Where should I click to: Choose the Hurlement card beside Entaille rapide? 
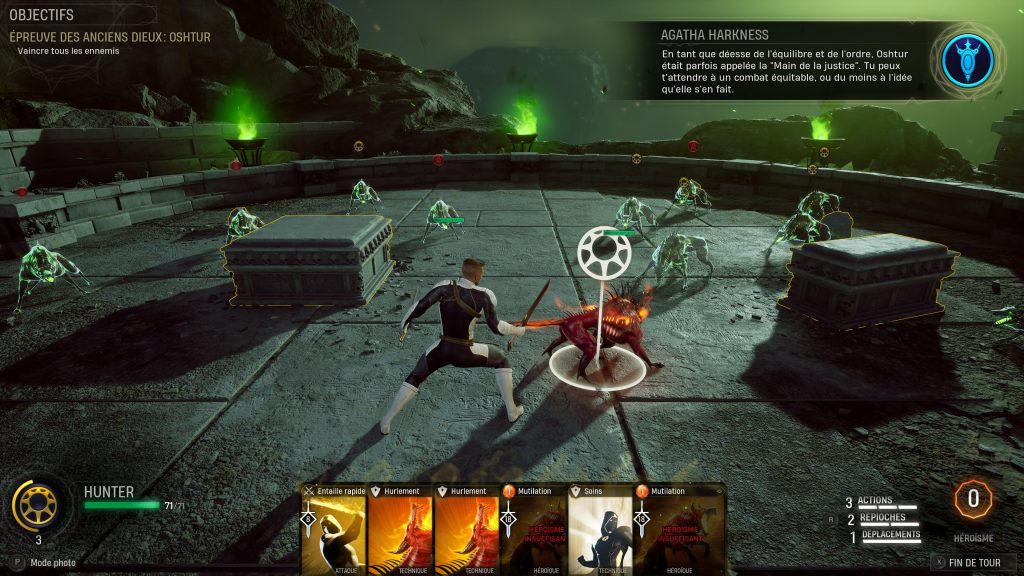click(399, 531)
